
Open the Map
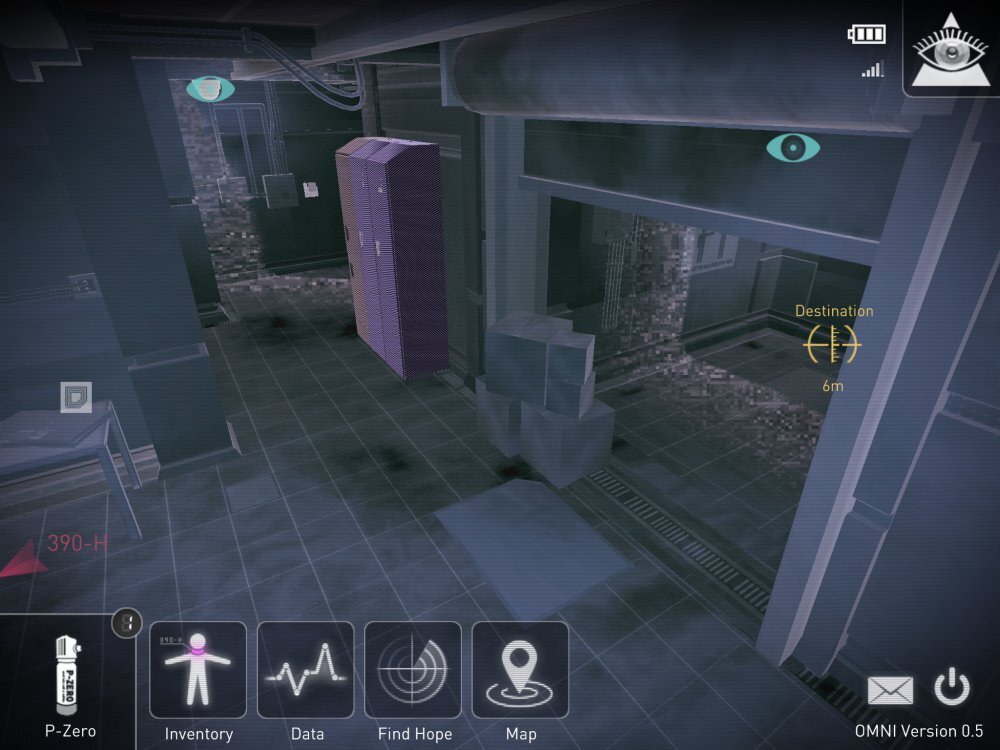[520, 670]
